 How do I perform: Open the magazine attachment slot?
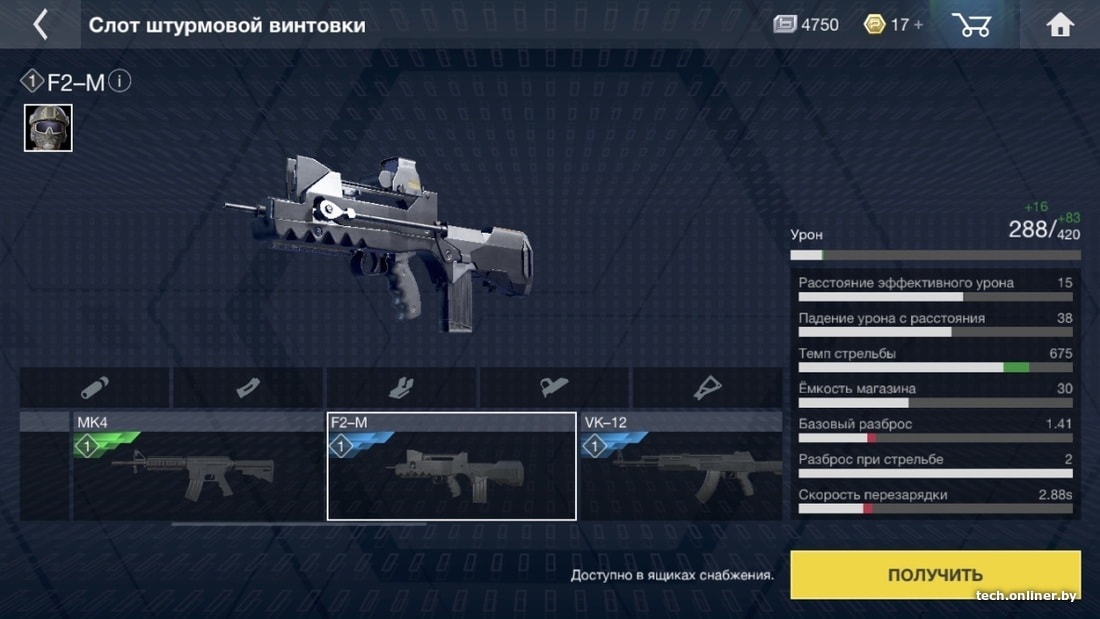tap(248, 388)
